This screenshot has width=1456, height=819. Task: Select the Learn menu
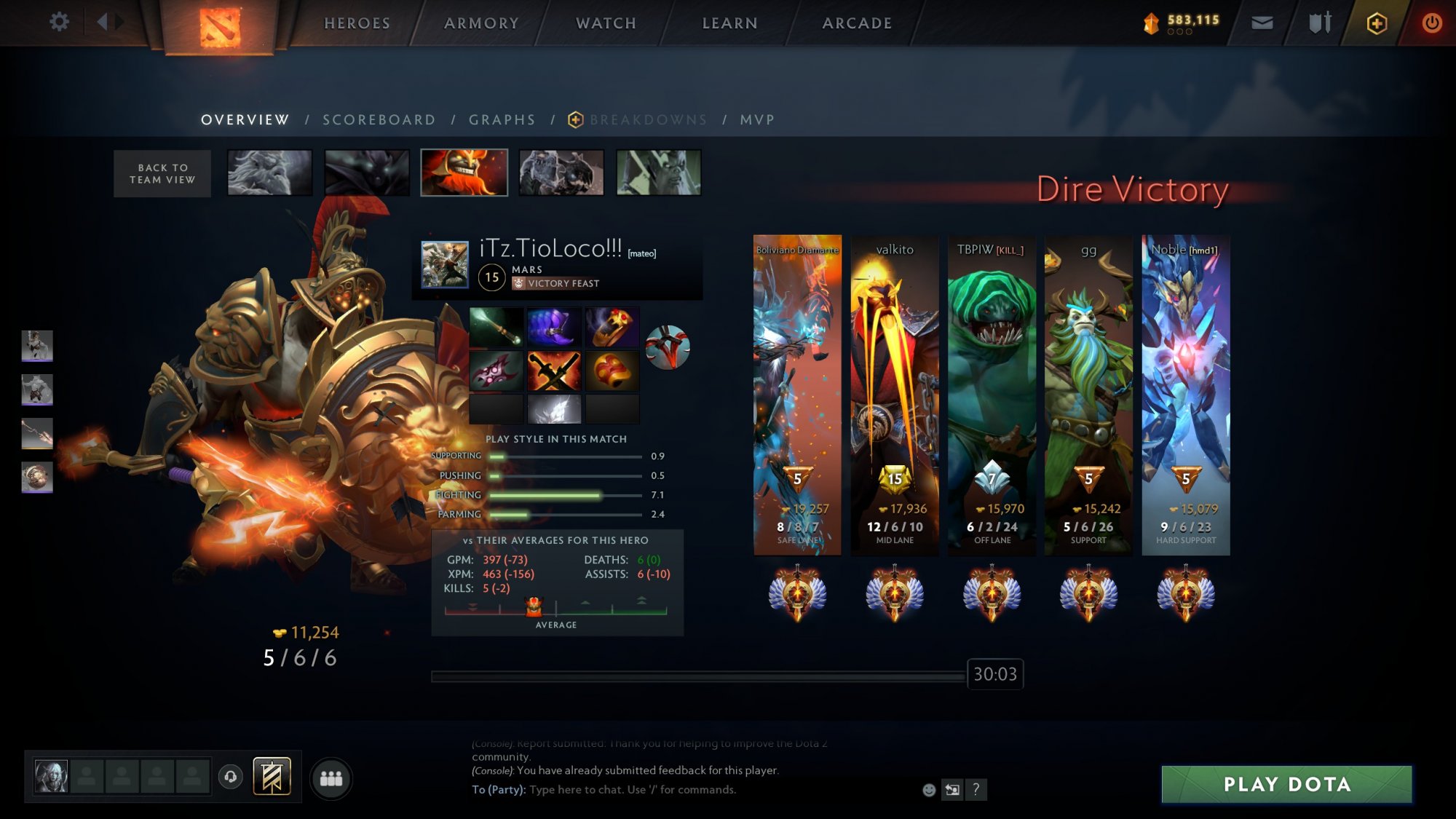[729, 23]
